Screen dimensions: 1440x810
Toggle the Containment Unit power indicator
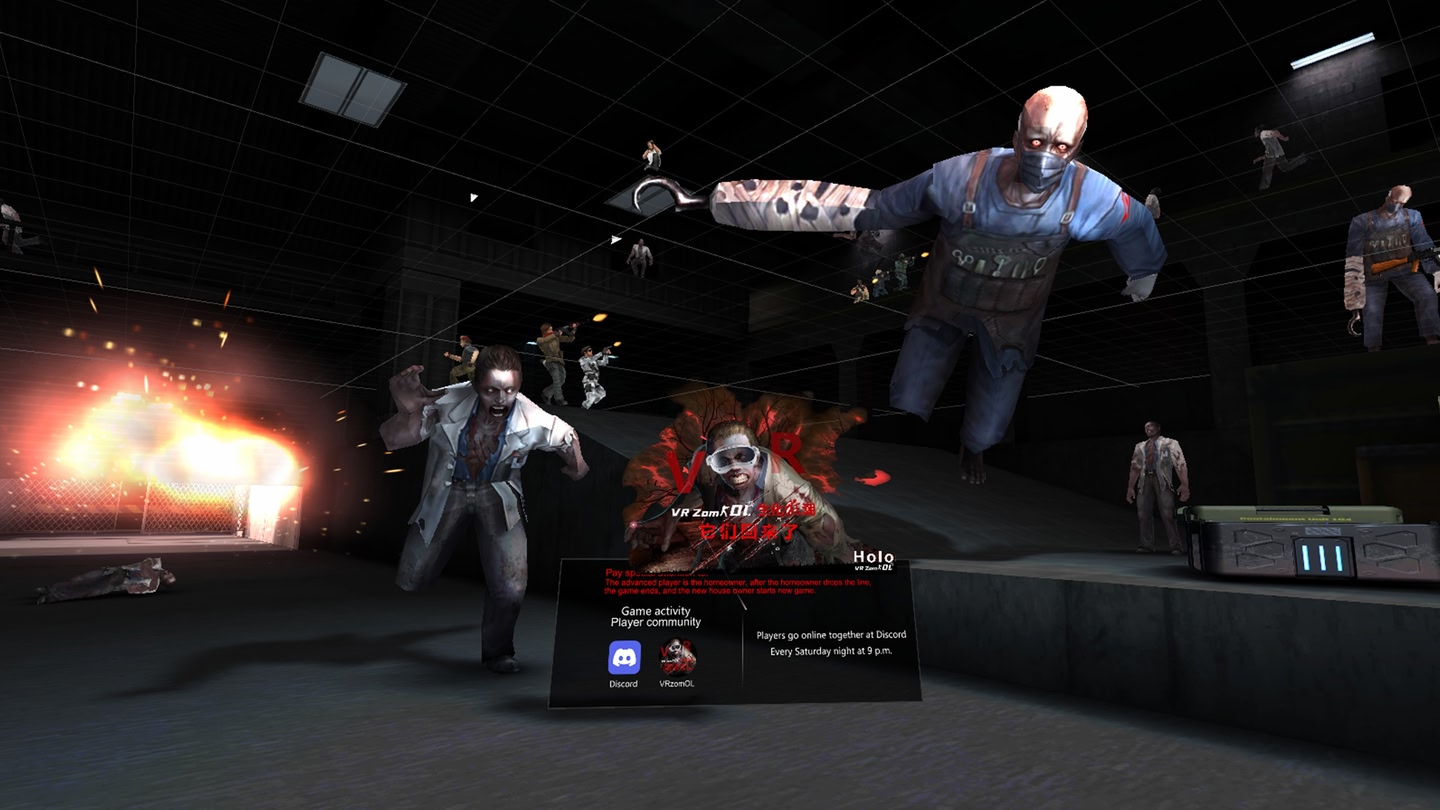pyautogui.click(x=1322, y=558)
